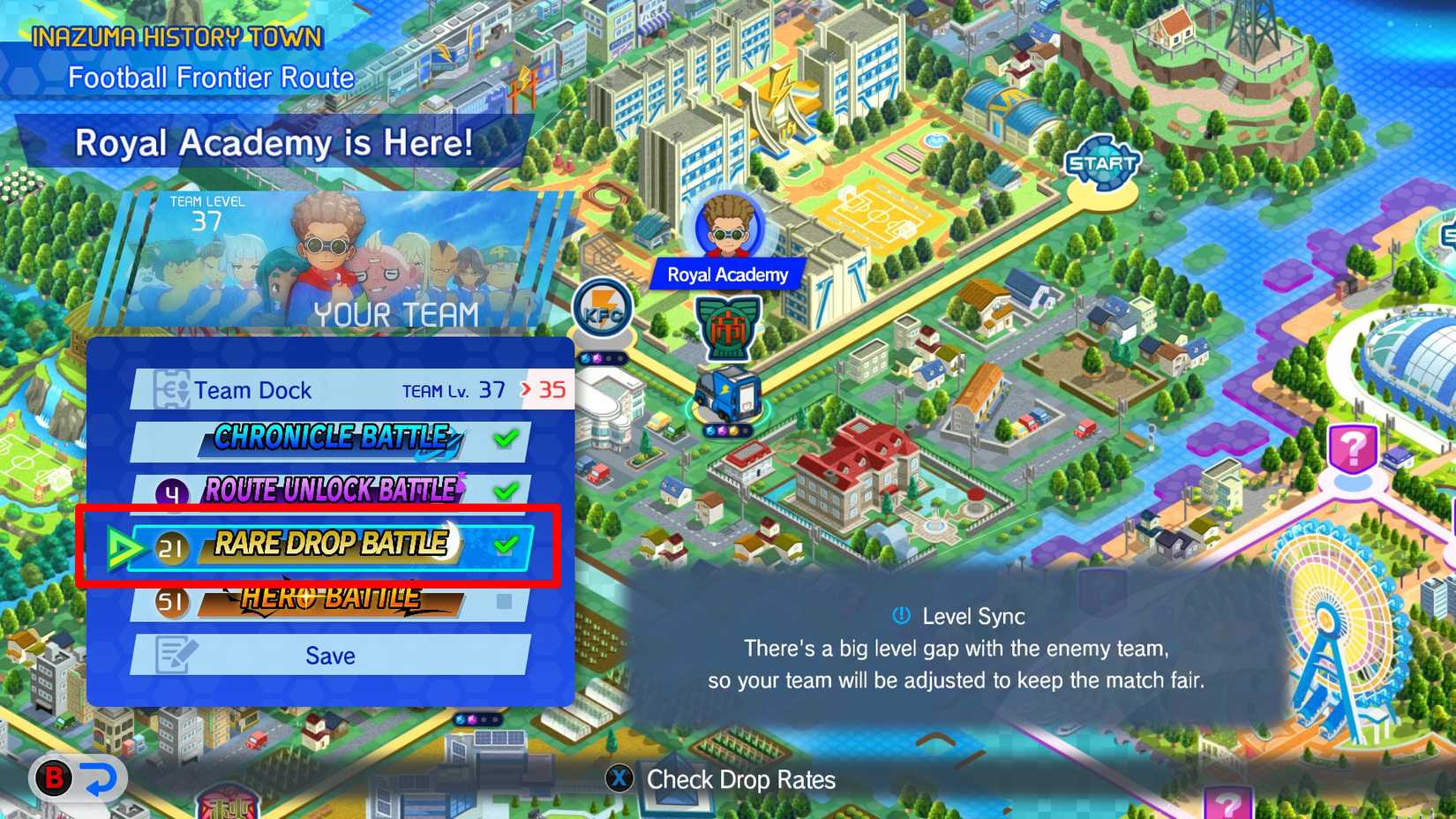The width and height of the screenshot is (1456, 819).
Task: Toggle the Chronicle Battle checkmark
Action: 506,437
